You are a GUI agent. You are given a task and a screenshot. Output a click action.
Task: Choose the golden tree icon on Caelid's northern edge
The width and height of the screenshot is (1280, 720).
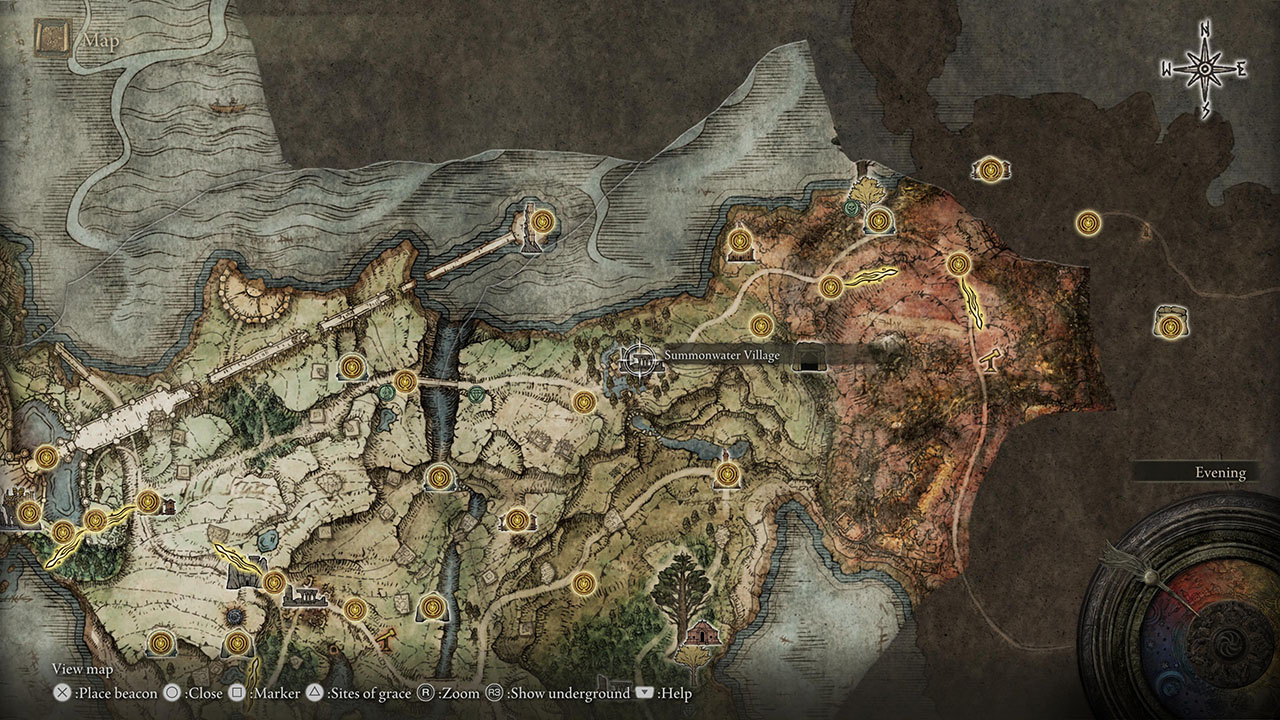tap(863, 188)
